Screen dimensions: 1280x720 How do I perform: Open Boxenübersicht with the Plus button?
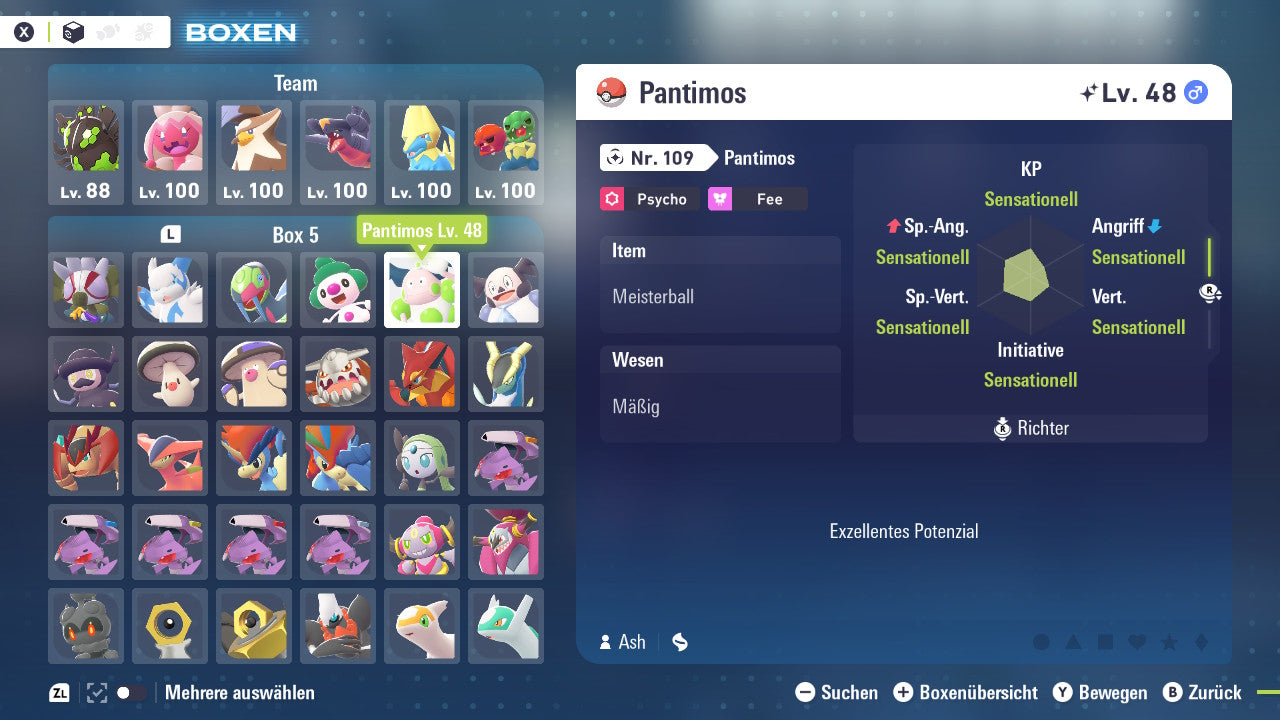coord(904,692)
